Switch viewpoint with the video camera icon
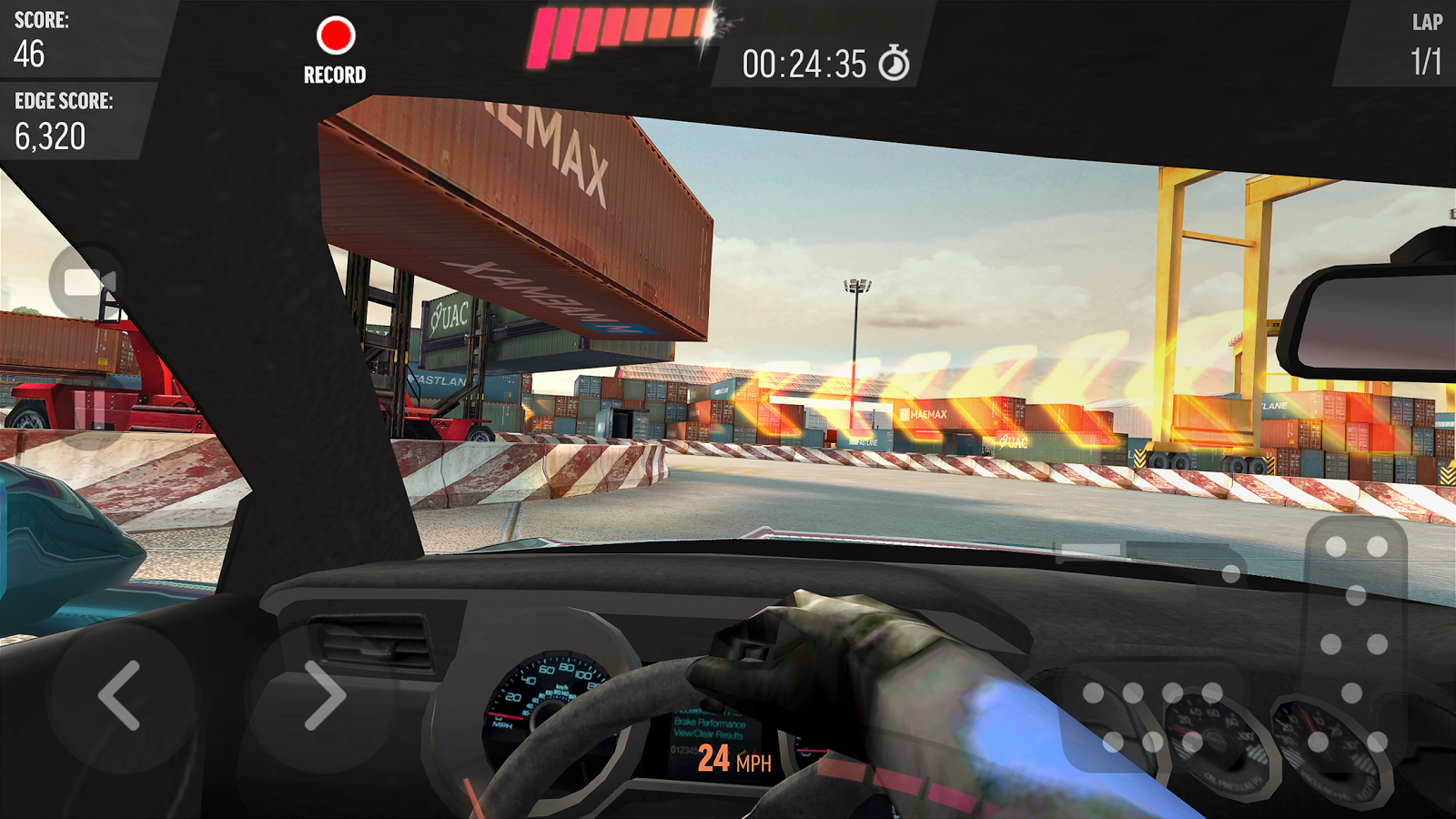Viewport: 1456px width, 819px height. tap(80, 282)
